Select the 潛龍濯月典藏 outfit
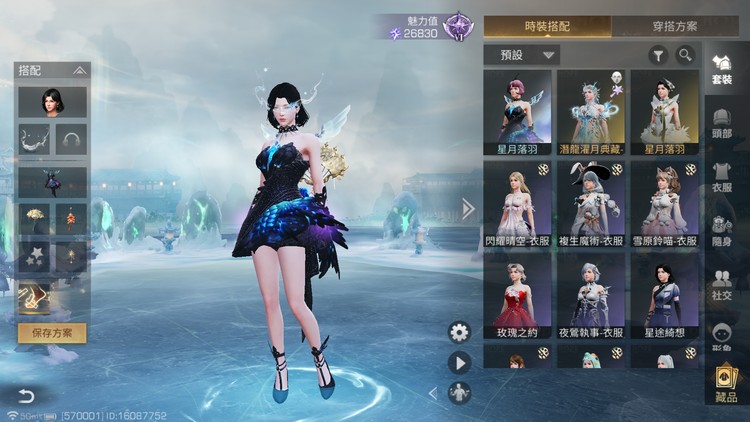Viewport: 750px width, 422px height. click(591, 112)
